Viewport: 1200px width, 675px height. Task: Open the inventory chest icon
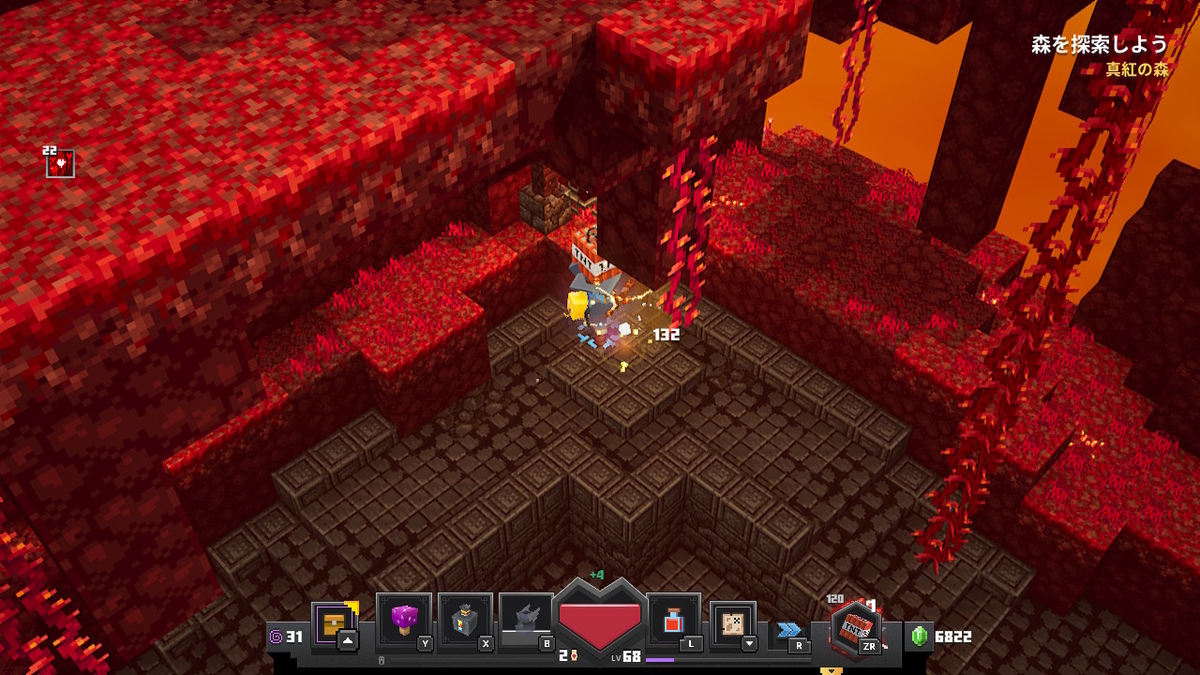pos(333,623)
